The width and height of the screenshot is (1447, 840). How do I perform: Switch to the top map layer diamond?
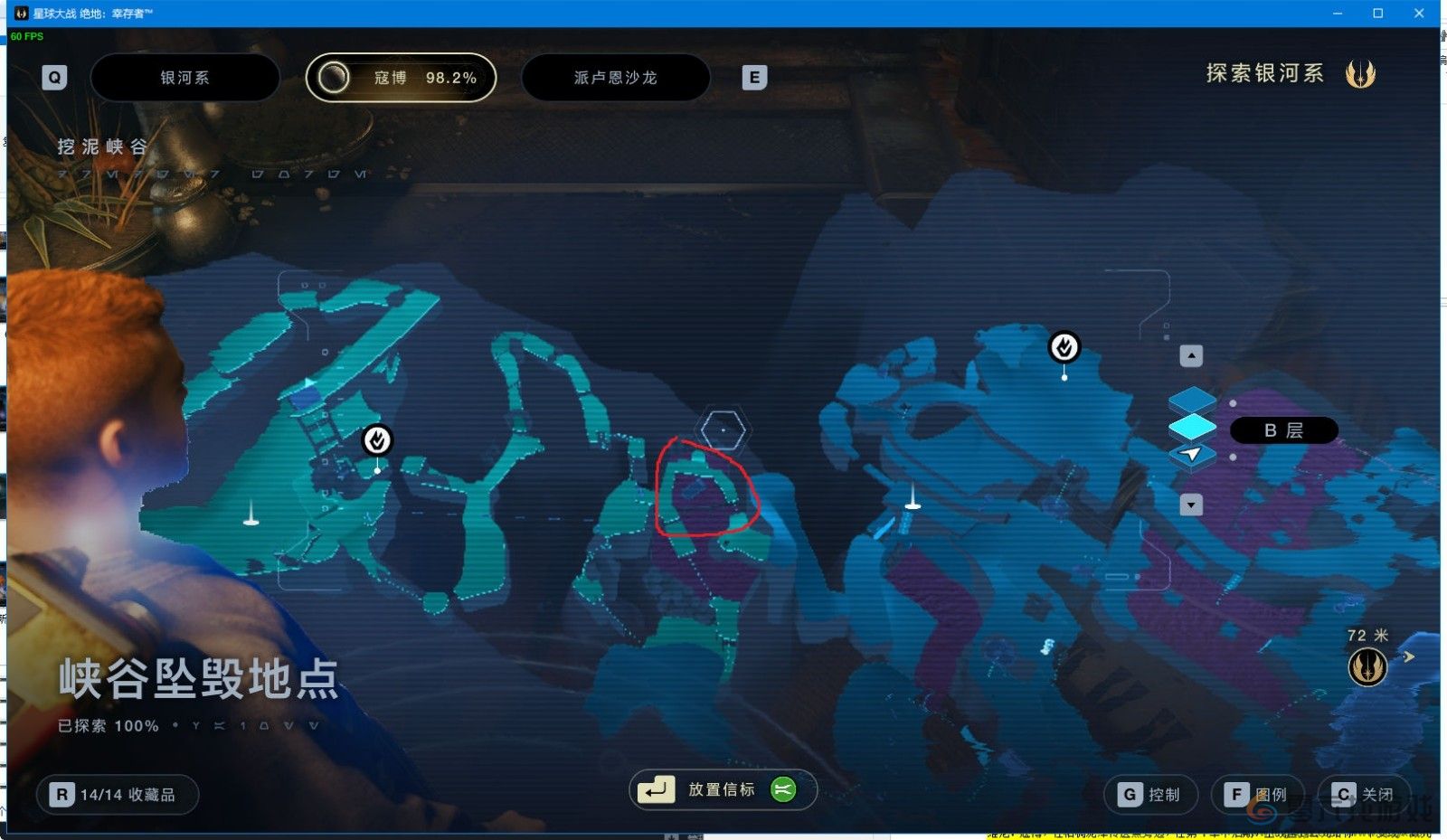pyautogui.click(x=1192, y=396)
